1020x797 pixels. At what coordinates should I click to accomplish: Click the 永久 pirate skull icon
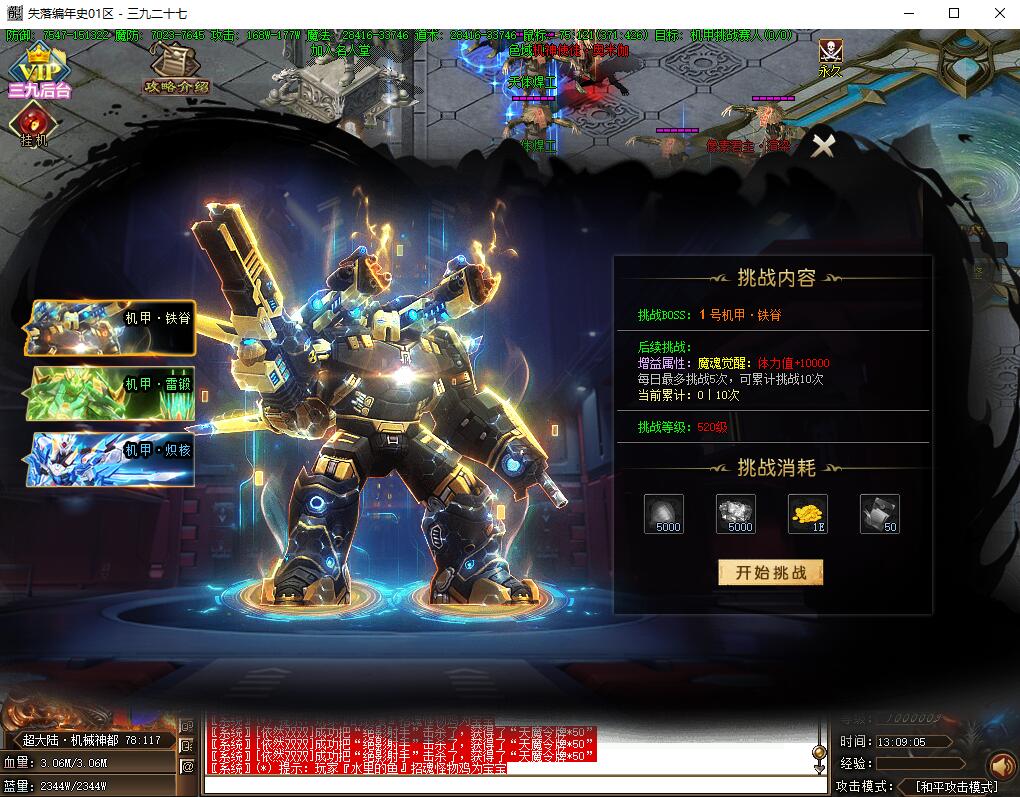(830, 56)
